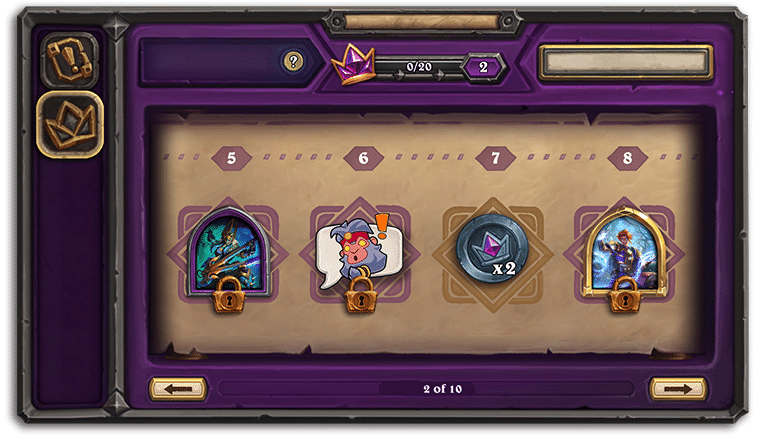Screen dimensions: 760x435
Task: Go to the next rewards page
Action: pyautogui.click(x=677, y=388)
